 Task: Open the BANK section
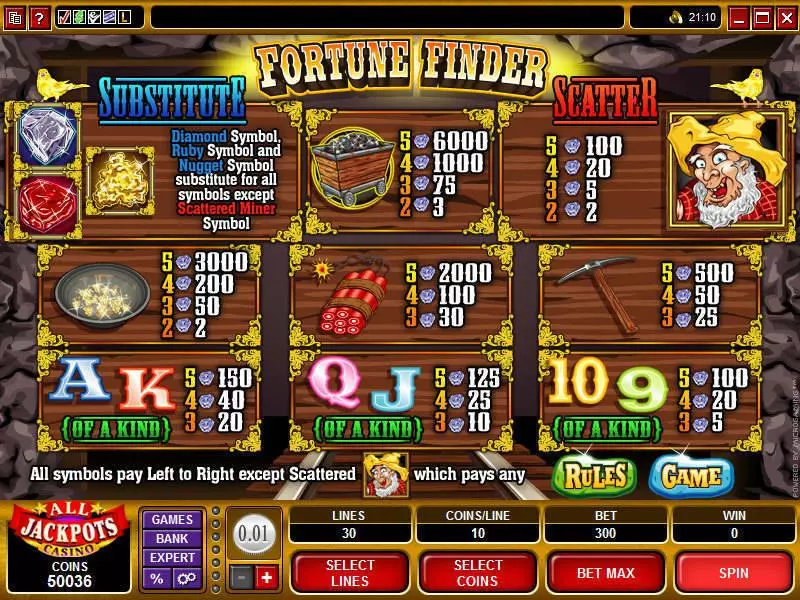point(172,539)
